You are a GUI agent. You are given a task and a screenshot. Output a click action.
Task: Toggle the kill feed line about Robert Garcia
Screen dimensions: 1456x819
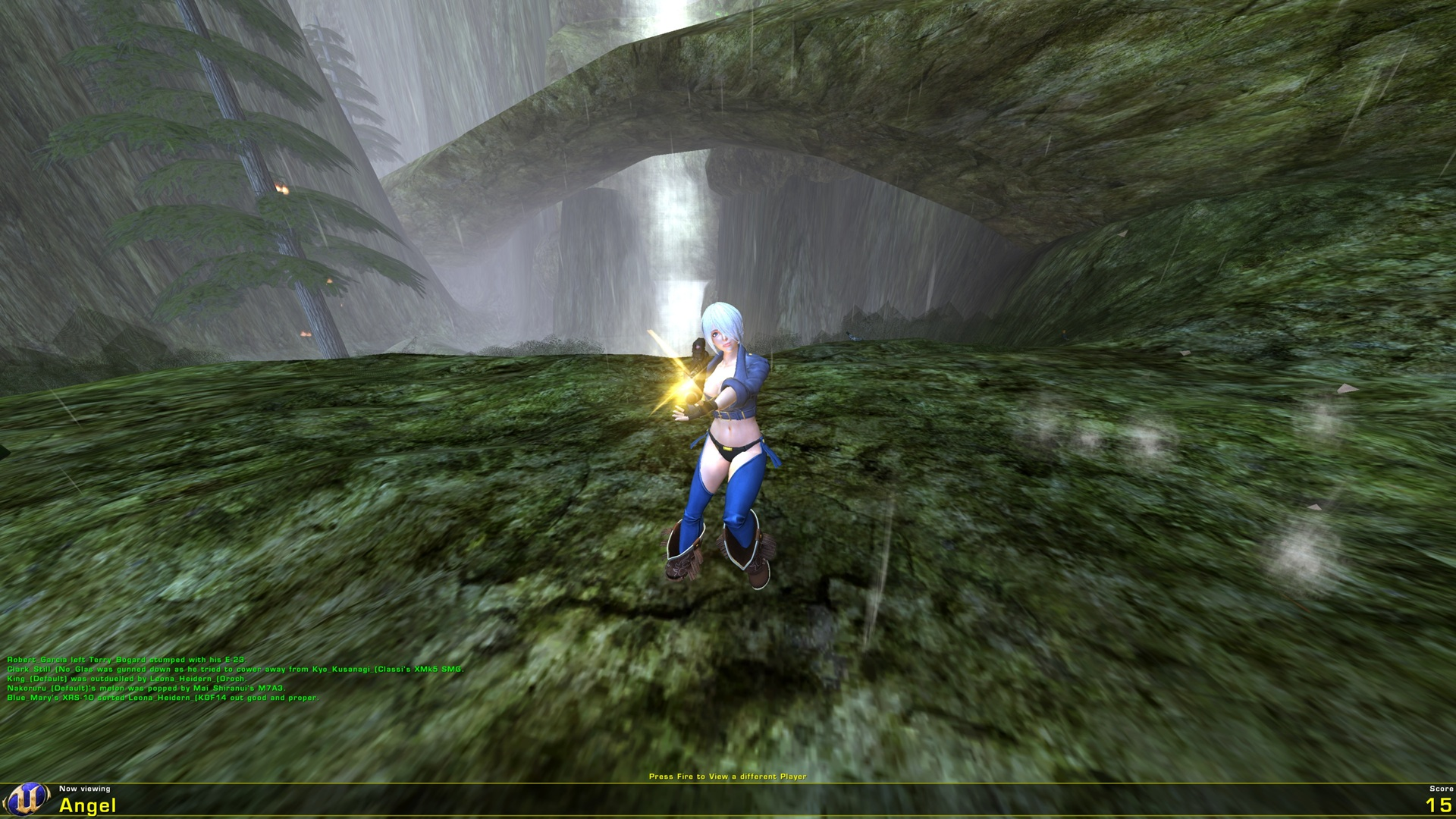pos(129,661)
